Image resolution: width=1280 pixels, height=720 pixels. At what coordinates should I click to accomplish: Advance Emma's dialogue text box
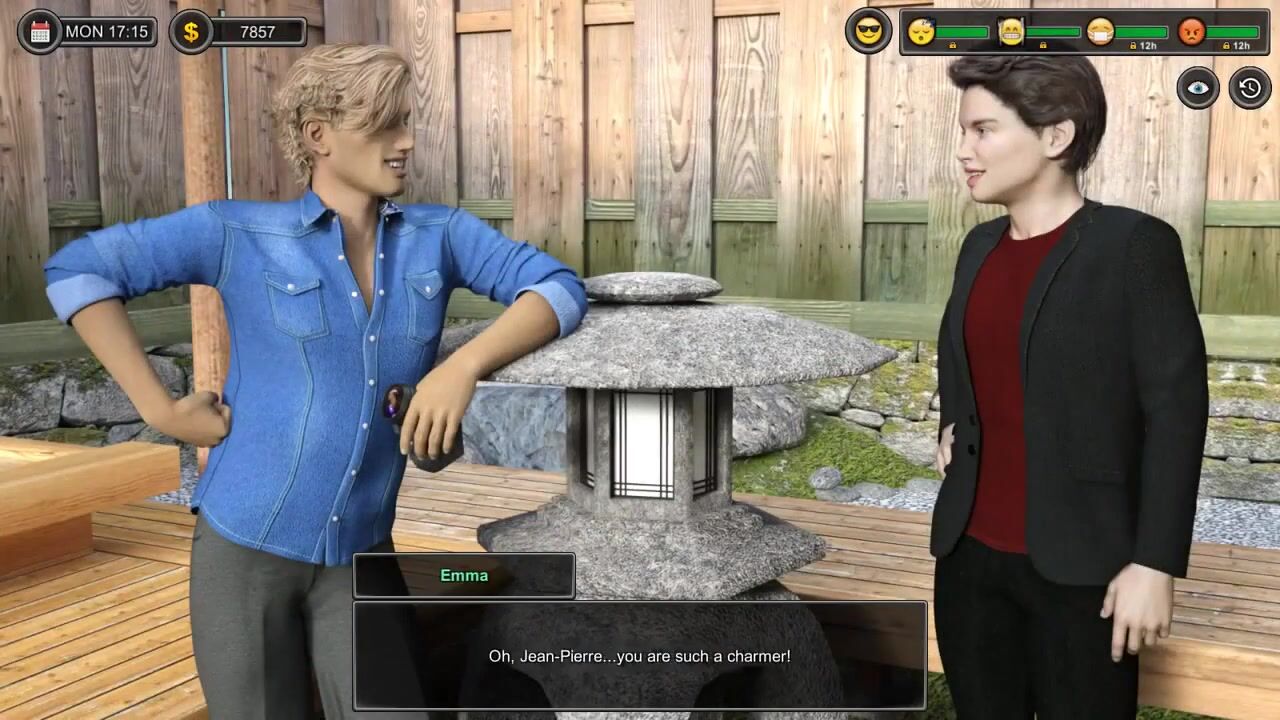[x=639, y=656]
